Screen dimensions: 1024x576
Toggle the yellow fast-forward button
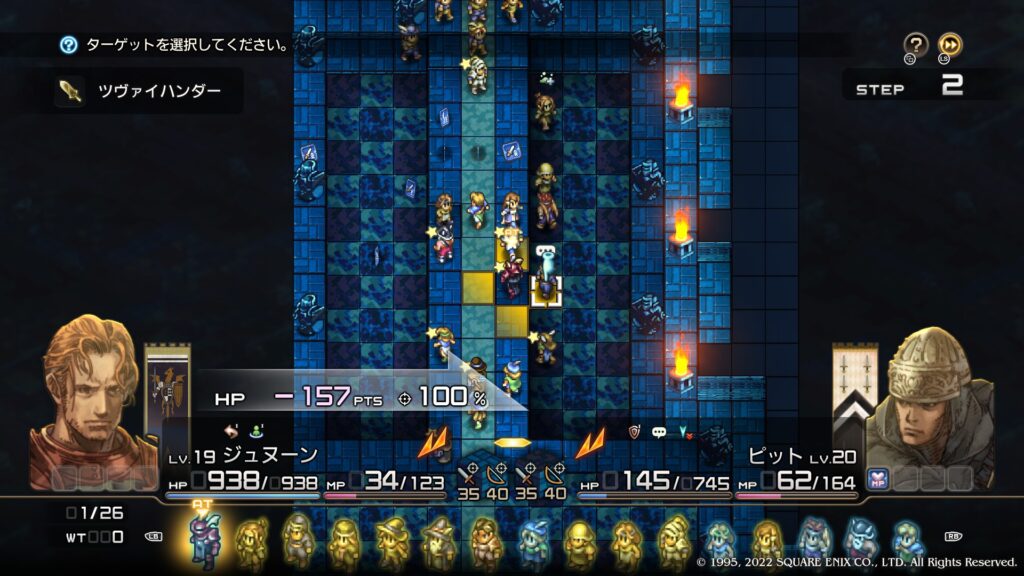point(949,44)
